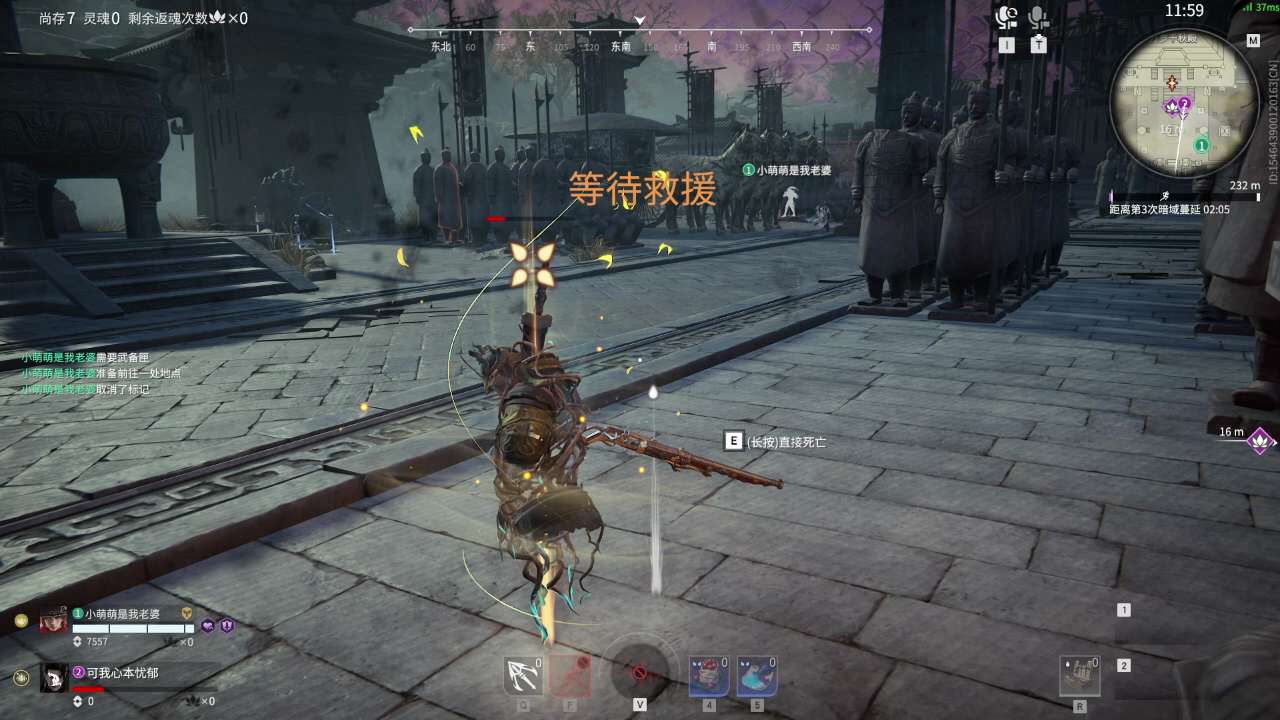Viewport: 1280px width, 720px height.
Task: Click the team chat message log
Action: point(100,373)
